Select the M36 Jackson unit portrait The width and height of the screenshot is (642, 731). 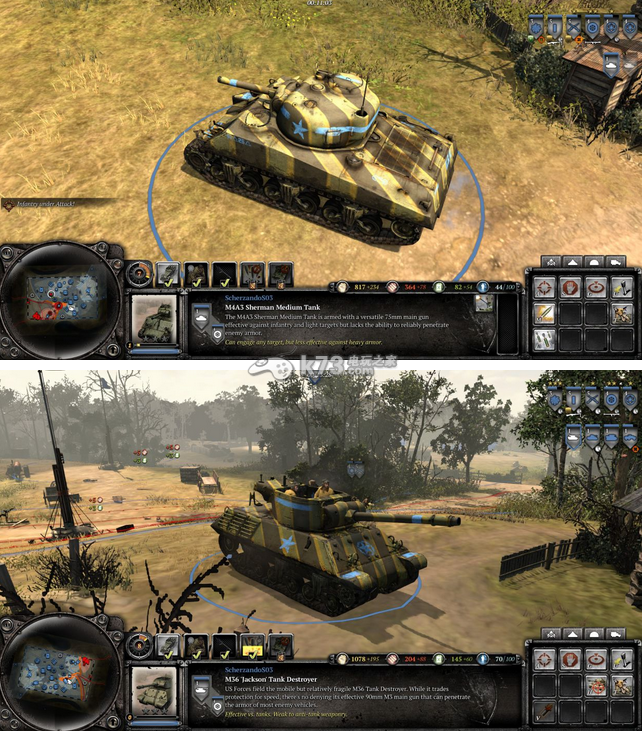154,691
